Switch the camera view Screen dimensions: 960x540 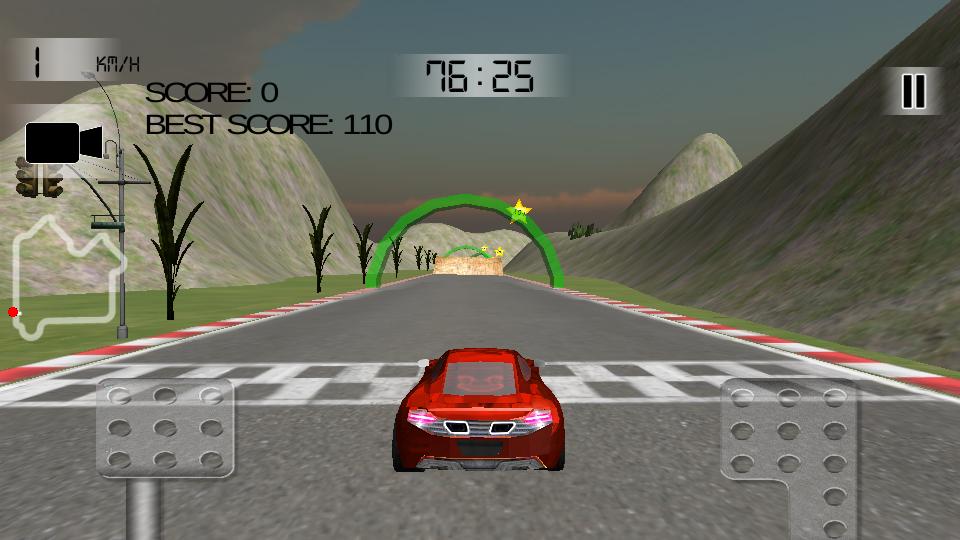point(62,142)
